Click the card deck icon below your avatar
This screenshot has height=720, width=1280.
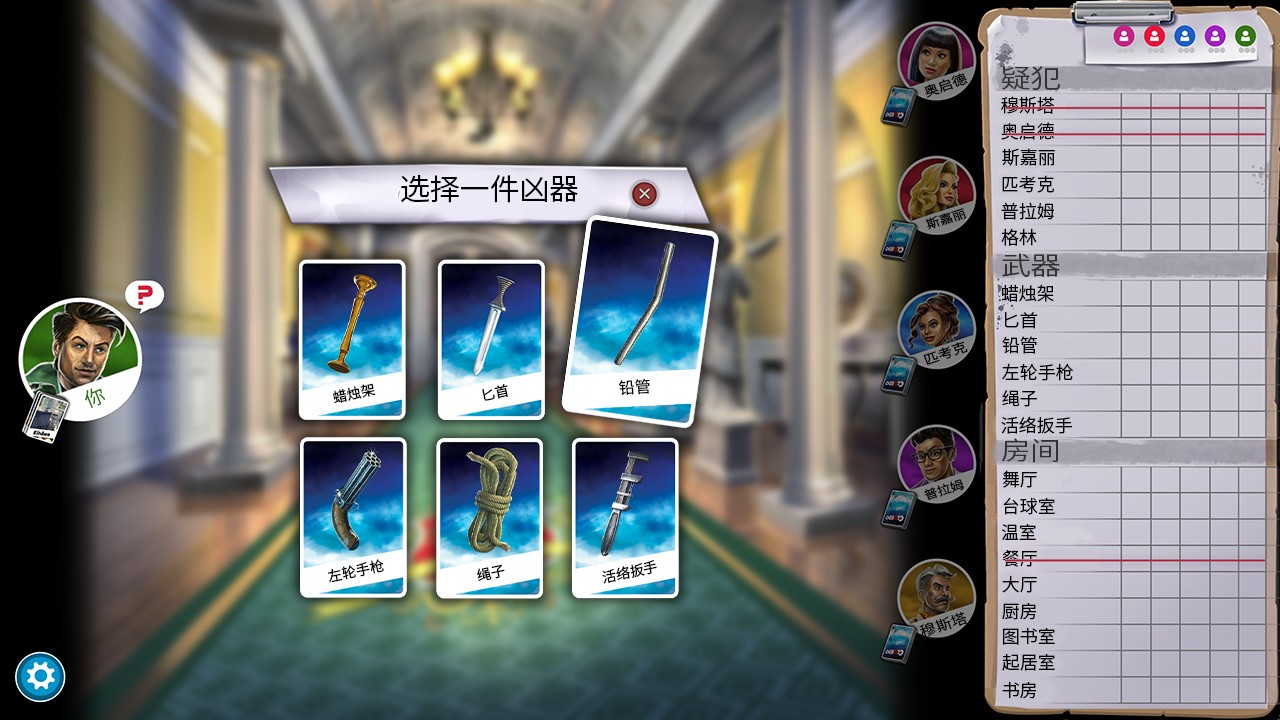(45, 413)
